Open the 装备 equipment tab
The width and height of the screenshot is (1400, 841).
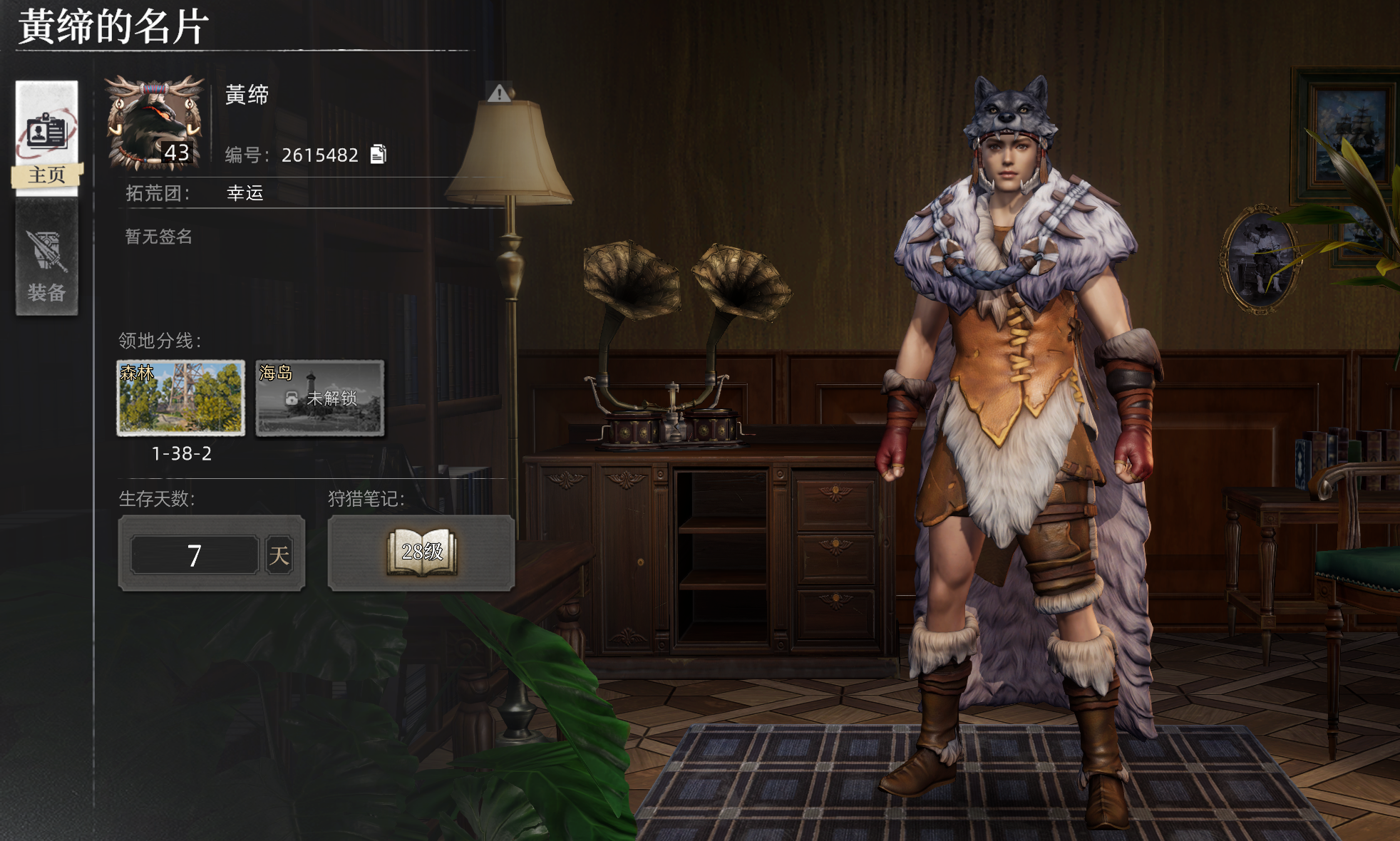pos(47,259)
